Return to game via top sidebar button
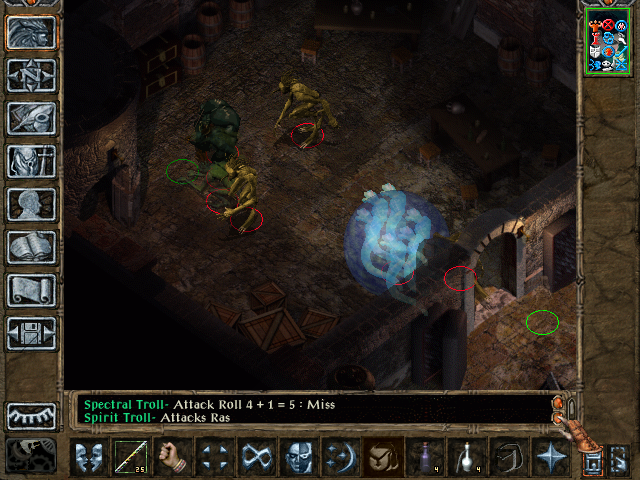Viewport: 640px width, 480px height. pos(31,32)
